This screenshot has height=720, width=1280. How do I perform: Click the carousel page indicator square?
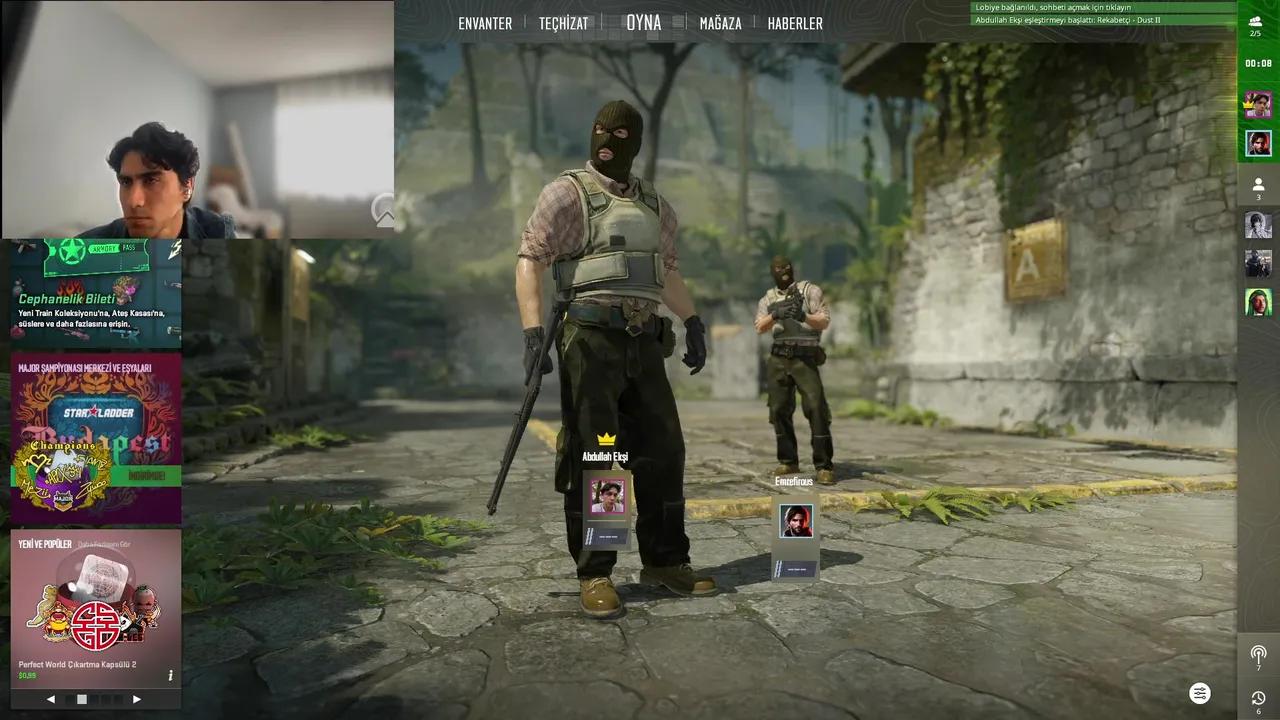coord(81,698)
